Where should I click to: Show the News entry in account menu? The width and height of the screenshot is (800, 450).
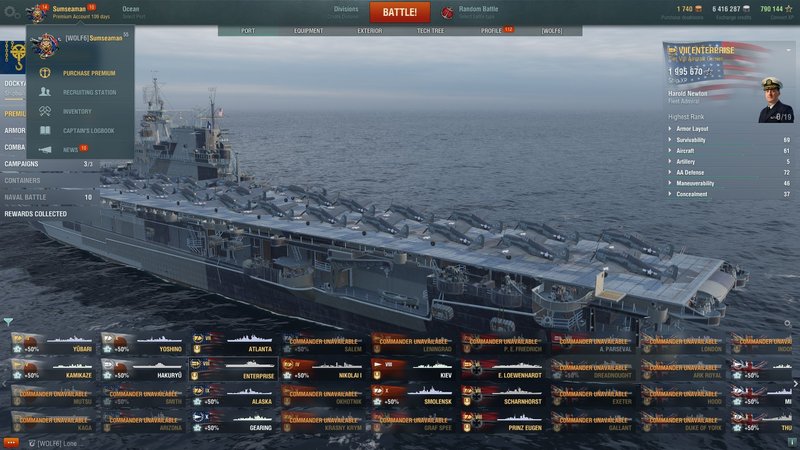[70, 149]
